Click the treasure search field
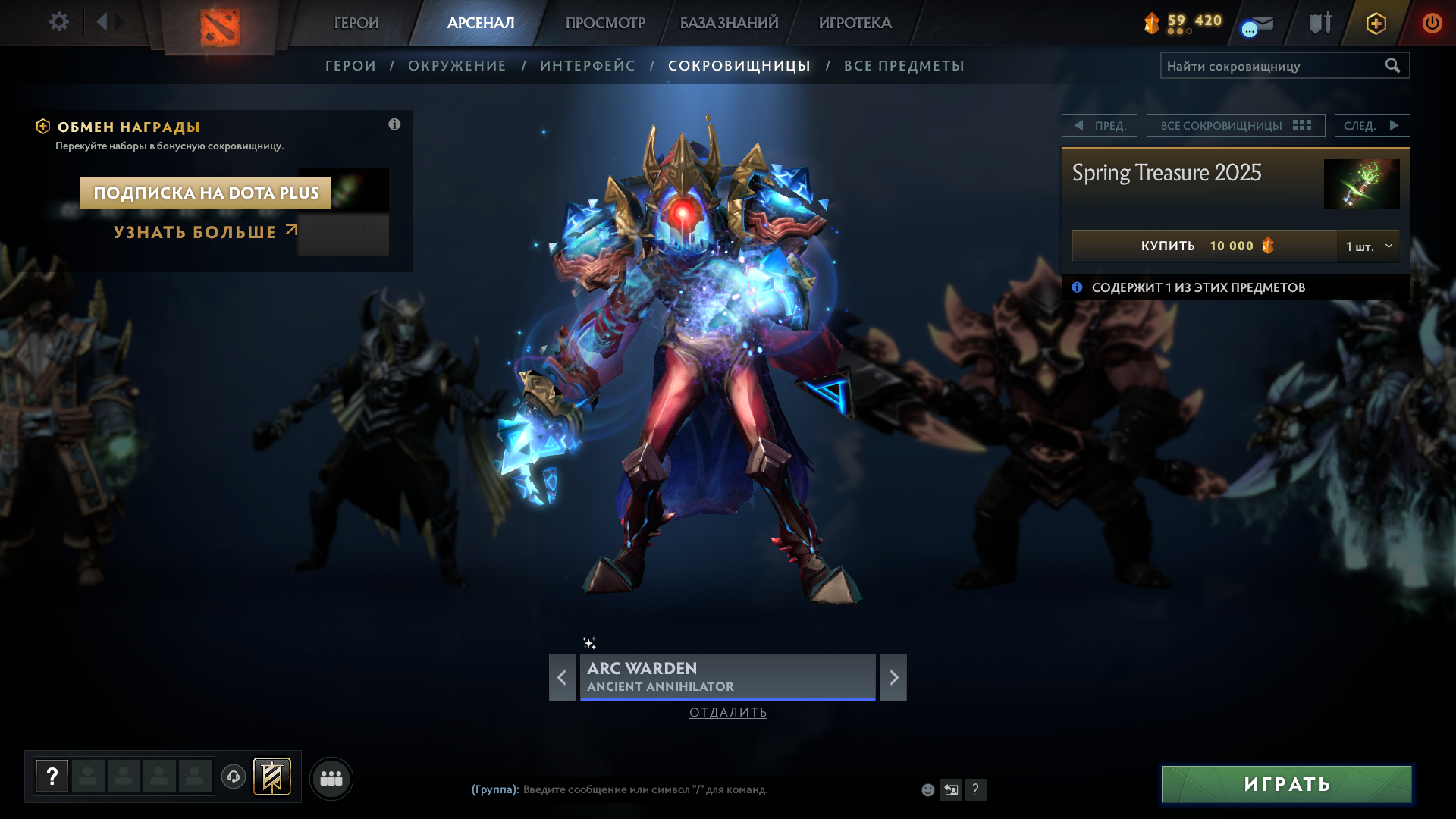The height and width of the screenshot is (819, 1456). tap(1274, 66)
